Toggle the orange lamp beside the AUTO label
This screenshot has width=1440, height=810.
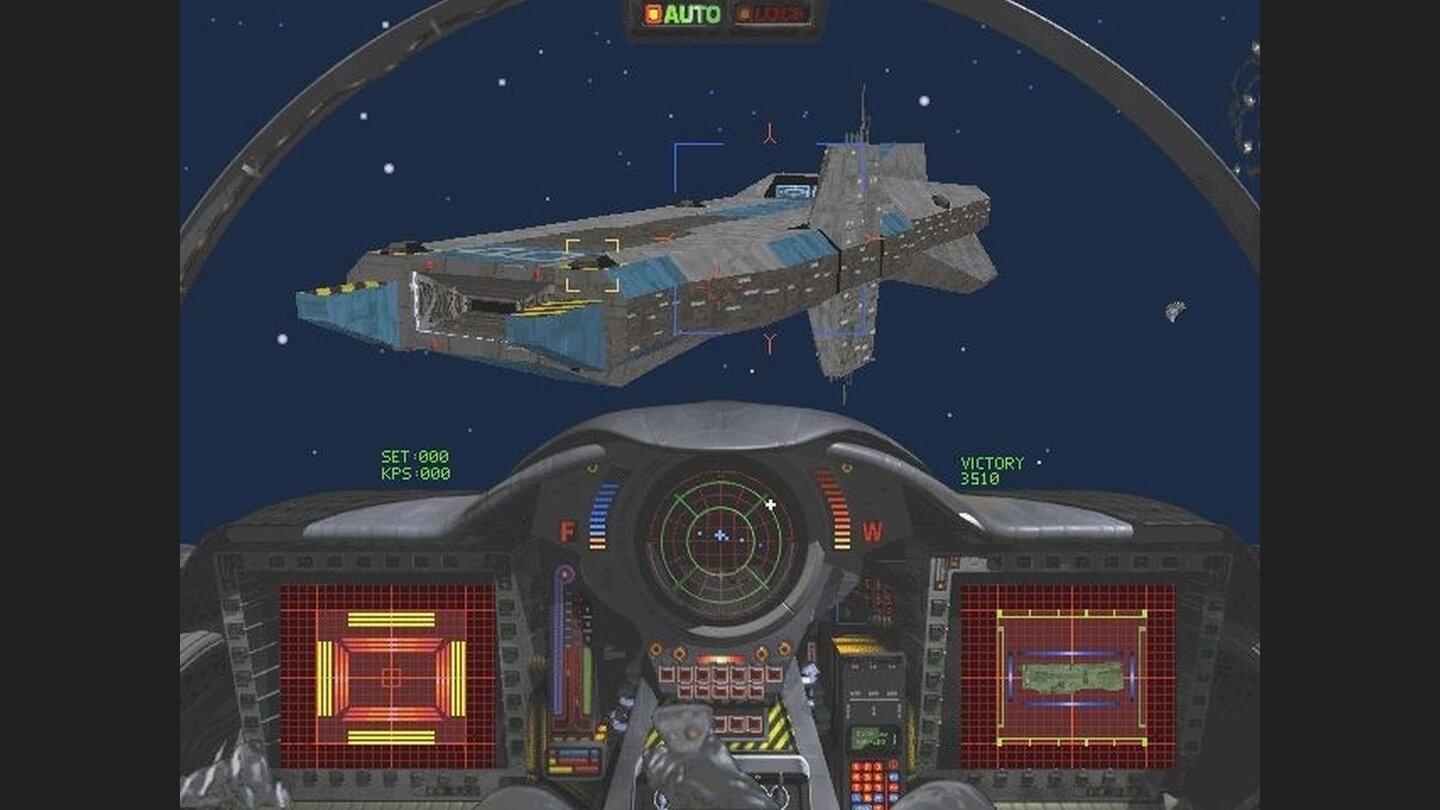tap(652, 14)
